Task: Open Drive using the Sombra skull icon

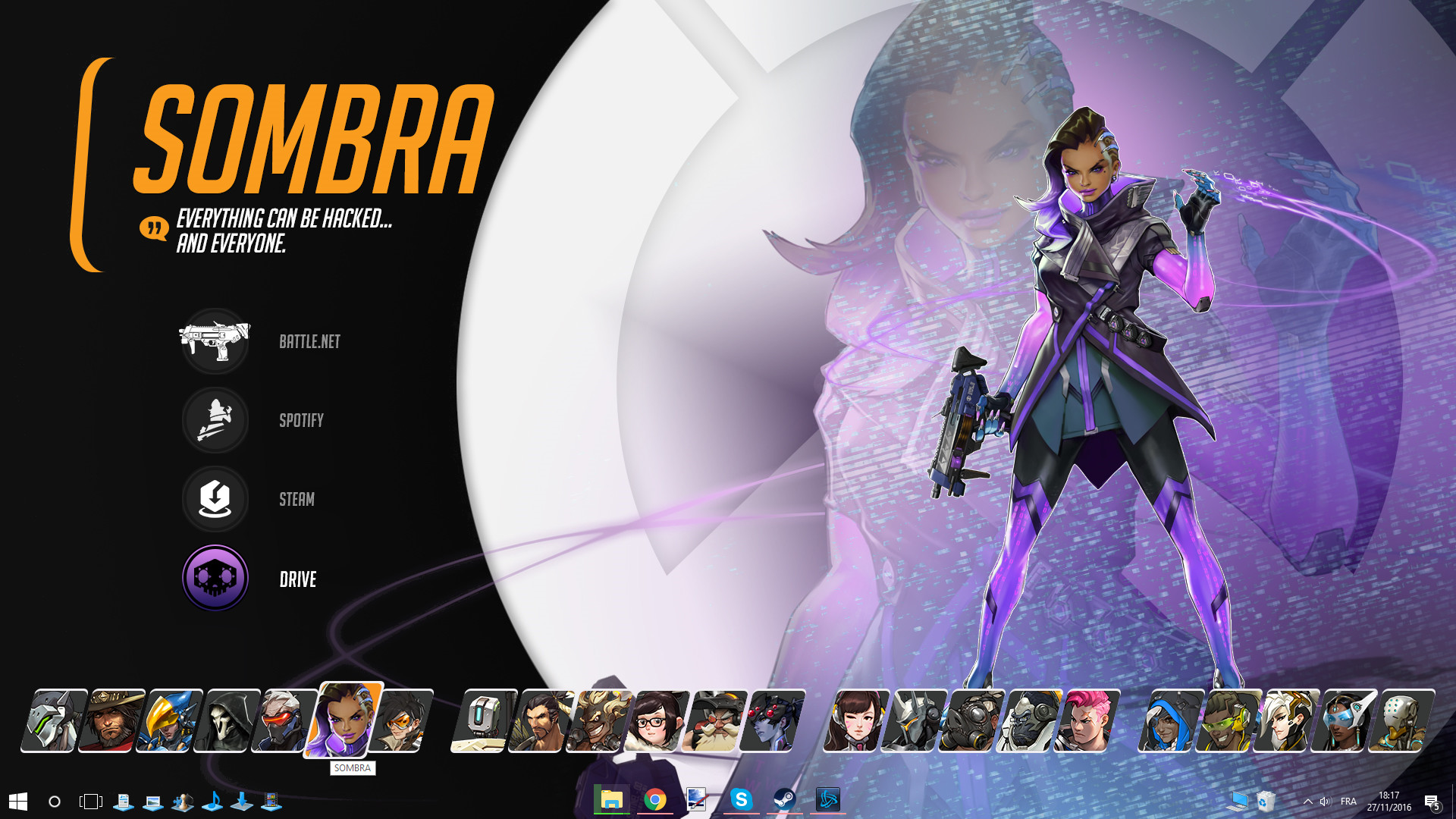Action: [215, 577]
